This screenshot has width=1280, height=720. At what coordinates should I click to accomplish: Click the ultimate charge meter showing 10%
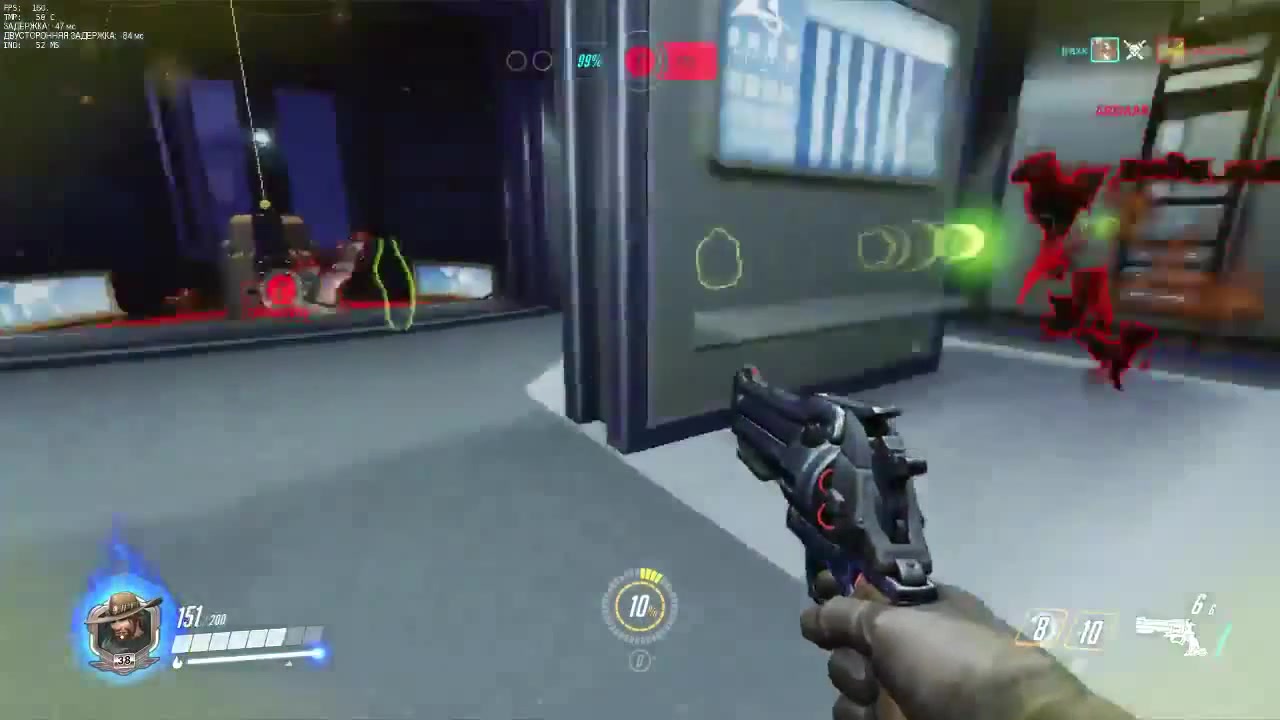[x=639, y=607]
